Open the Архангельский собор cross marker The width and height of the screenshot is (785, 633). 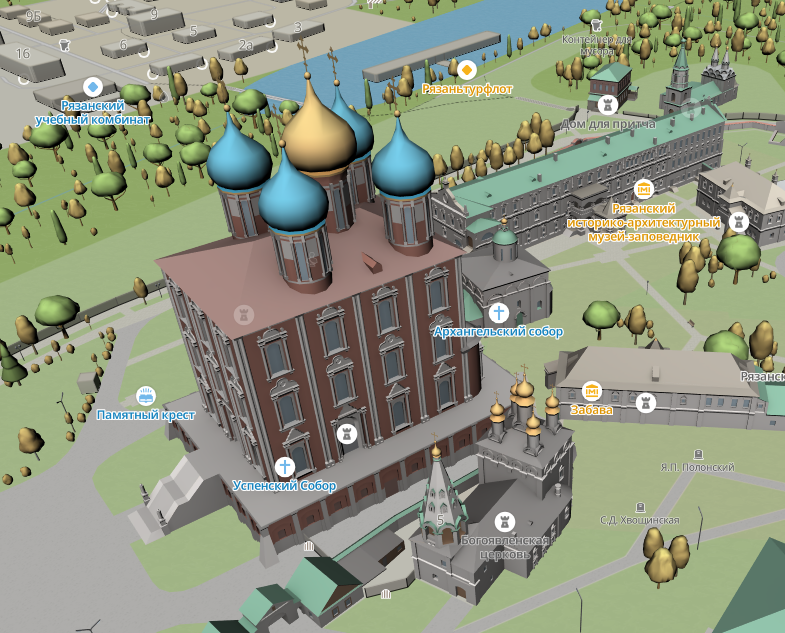coord(499,312)
